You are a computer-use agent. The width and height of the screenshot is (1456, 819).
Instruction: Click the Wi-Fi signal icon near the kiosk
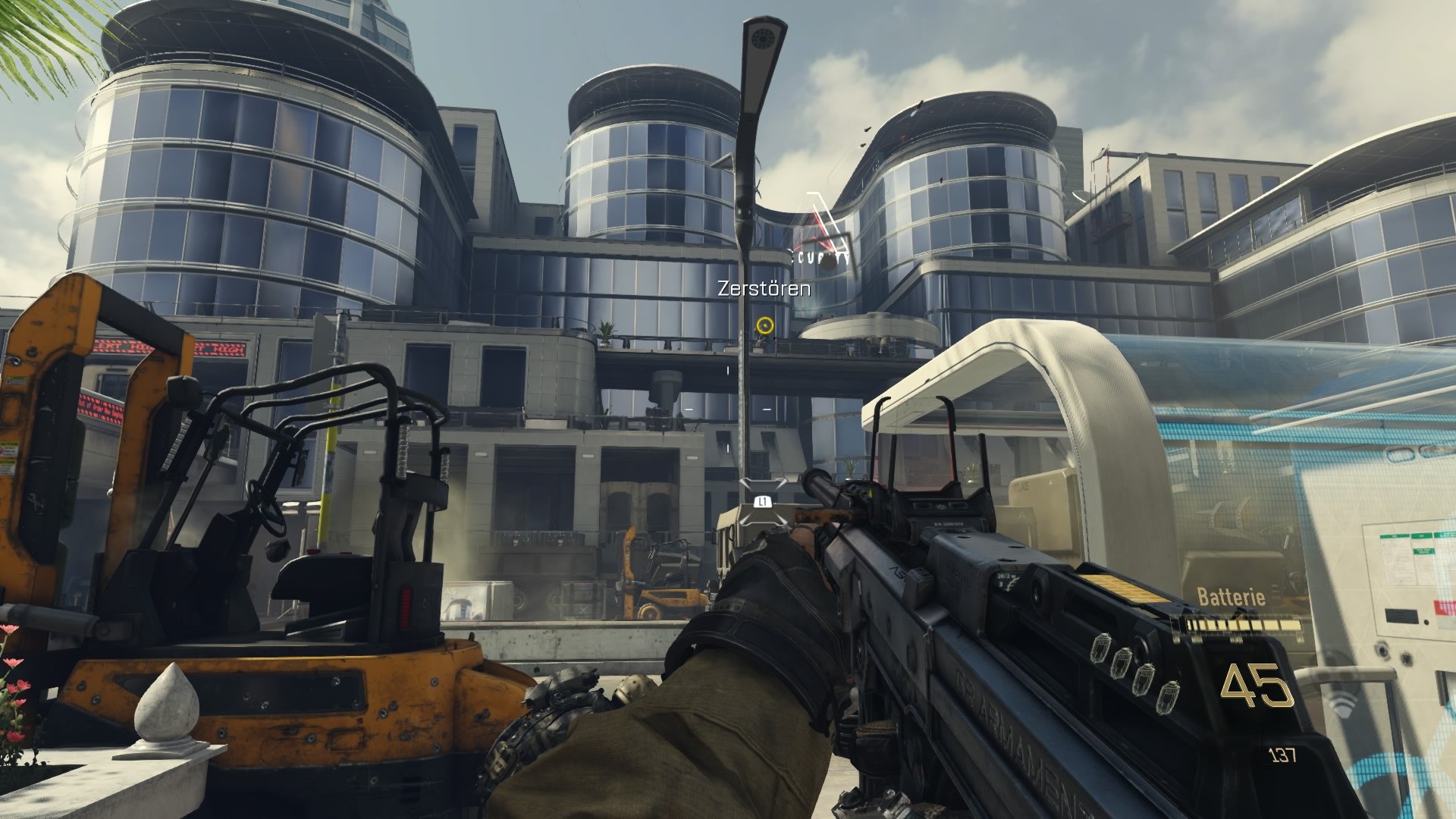coord(1344,705)
